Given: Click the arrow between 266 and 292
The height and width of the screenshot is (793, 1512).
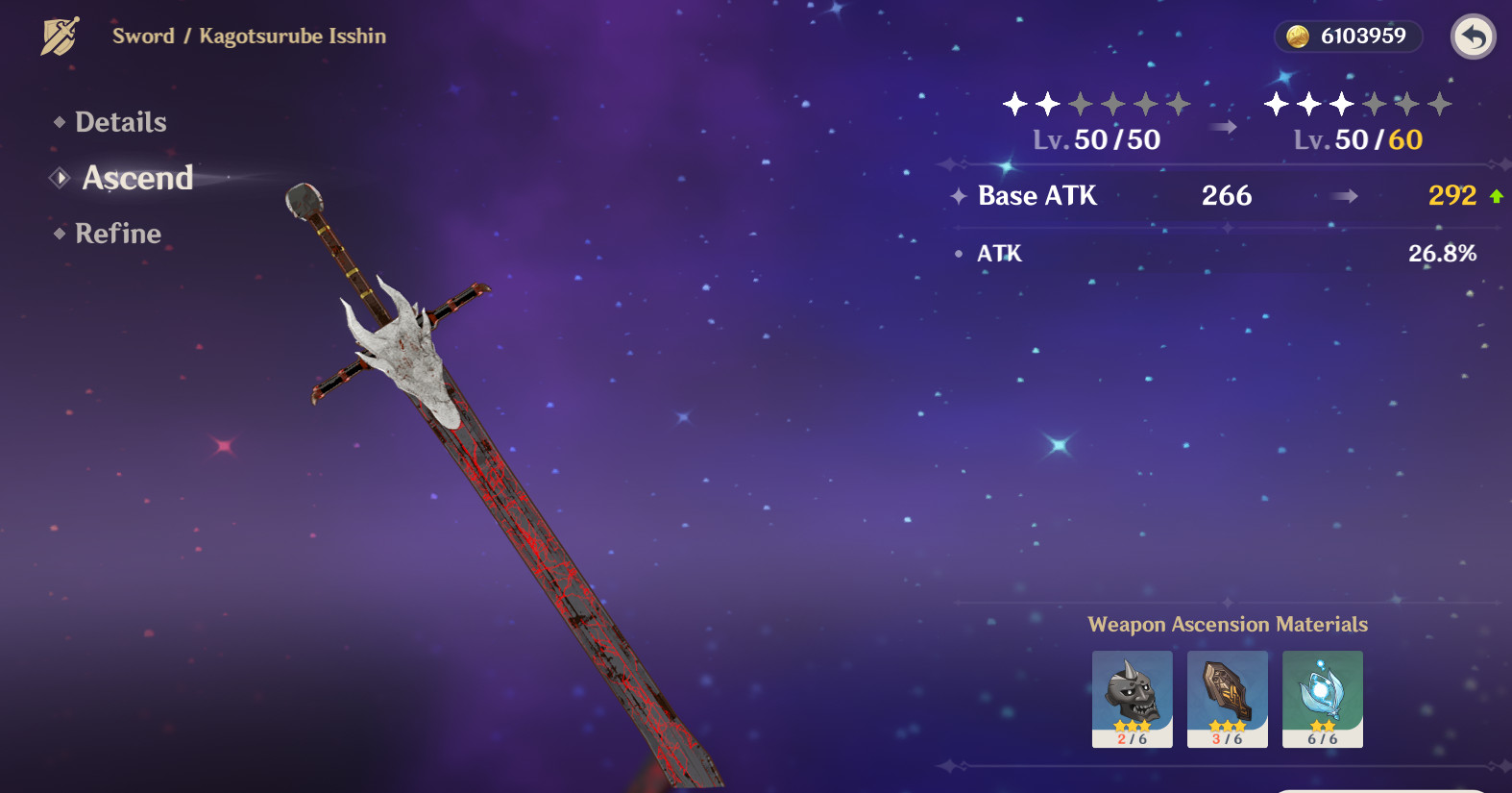Looking at the screenshot, I should 1343,196.
